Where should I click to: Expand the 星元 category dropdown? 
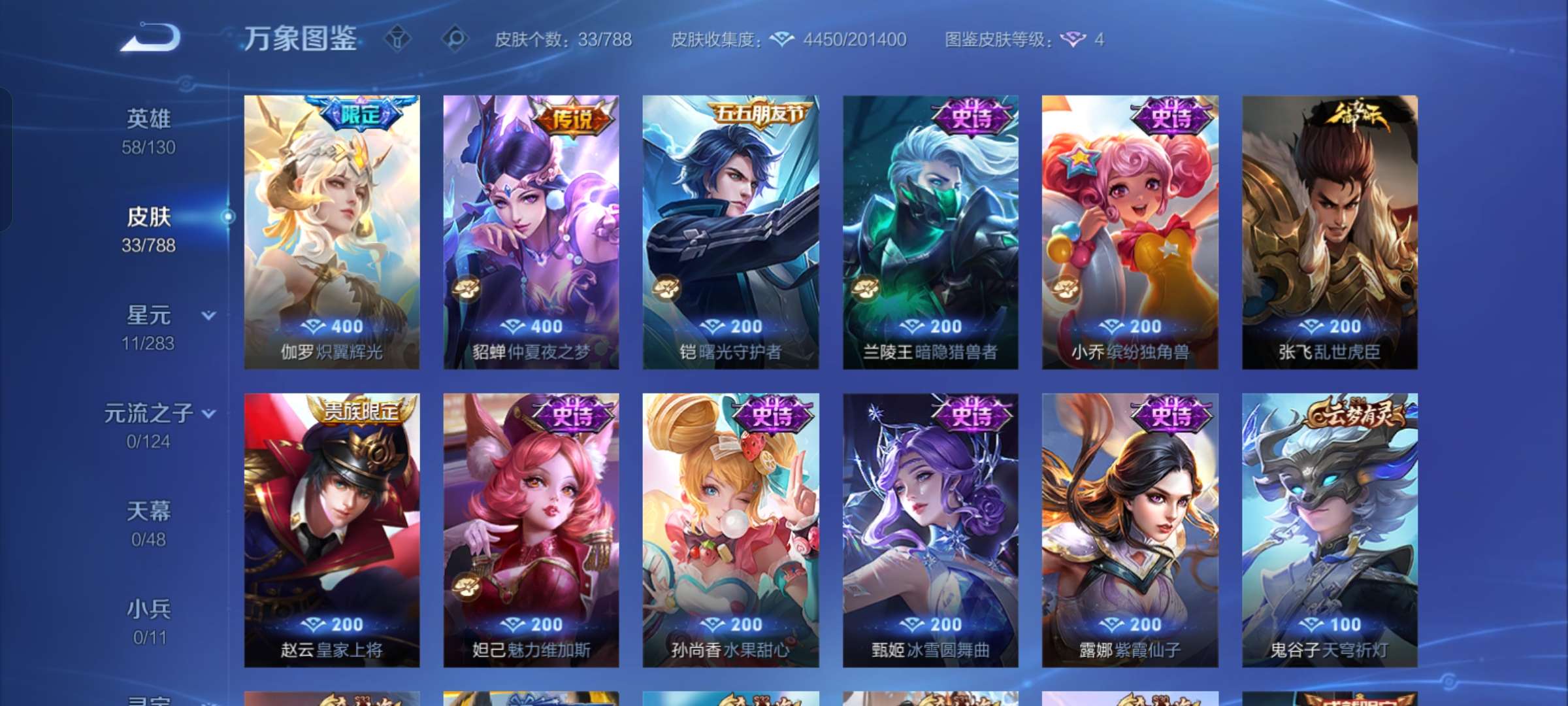[x=208, y=316]
